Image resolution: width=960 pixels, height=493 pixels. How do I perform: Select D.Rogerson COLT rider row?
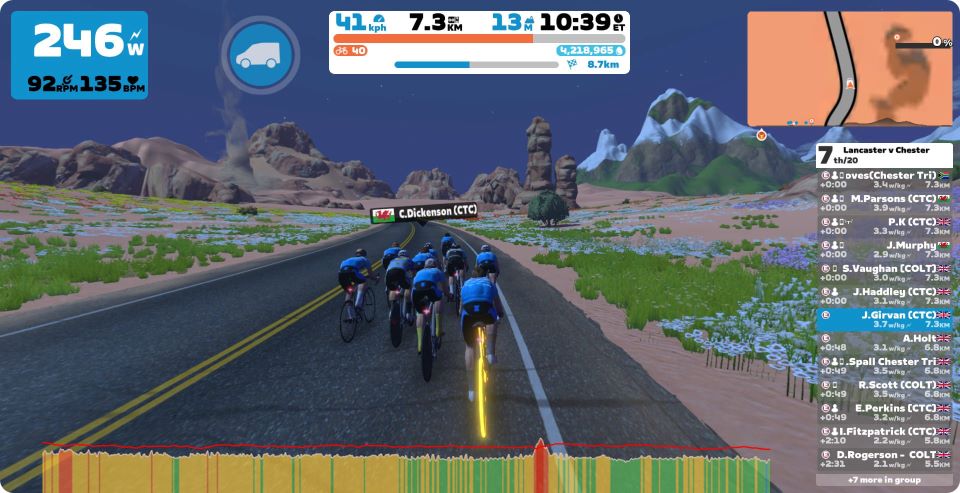pyautogui.click(x=884, y=459)
